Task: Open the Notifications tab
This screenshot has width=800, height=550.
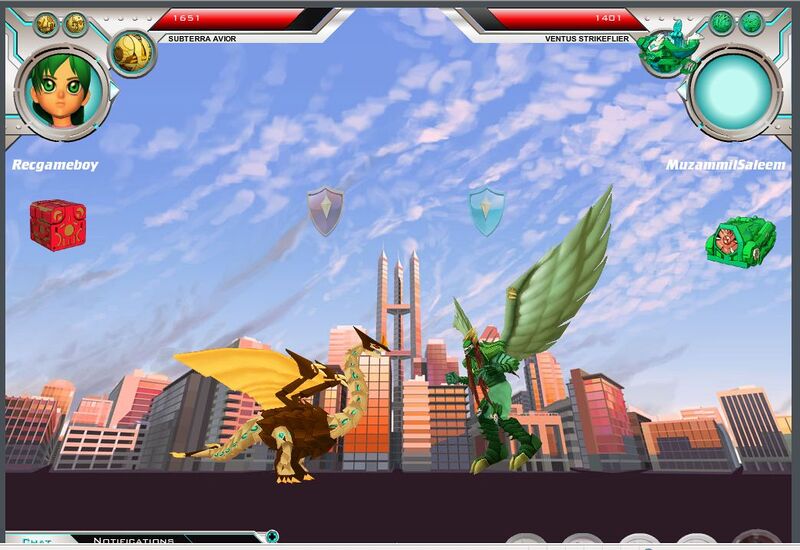Action: tap(133, 541)
